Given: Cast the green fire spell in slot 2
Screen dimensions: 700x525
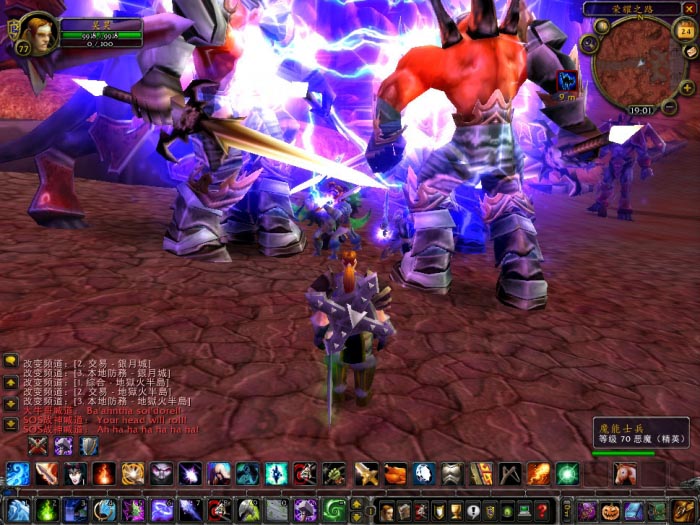Looking at the screenshot, I should point(46,510).
